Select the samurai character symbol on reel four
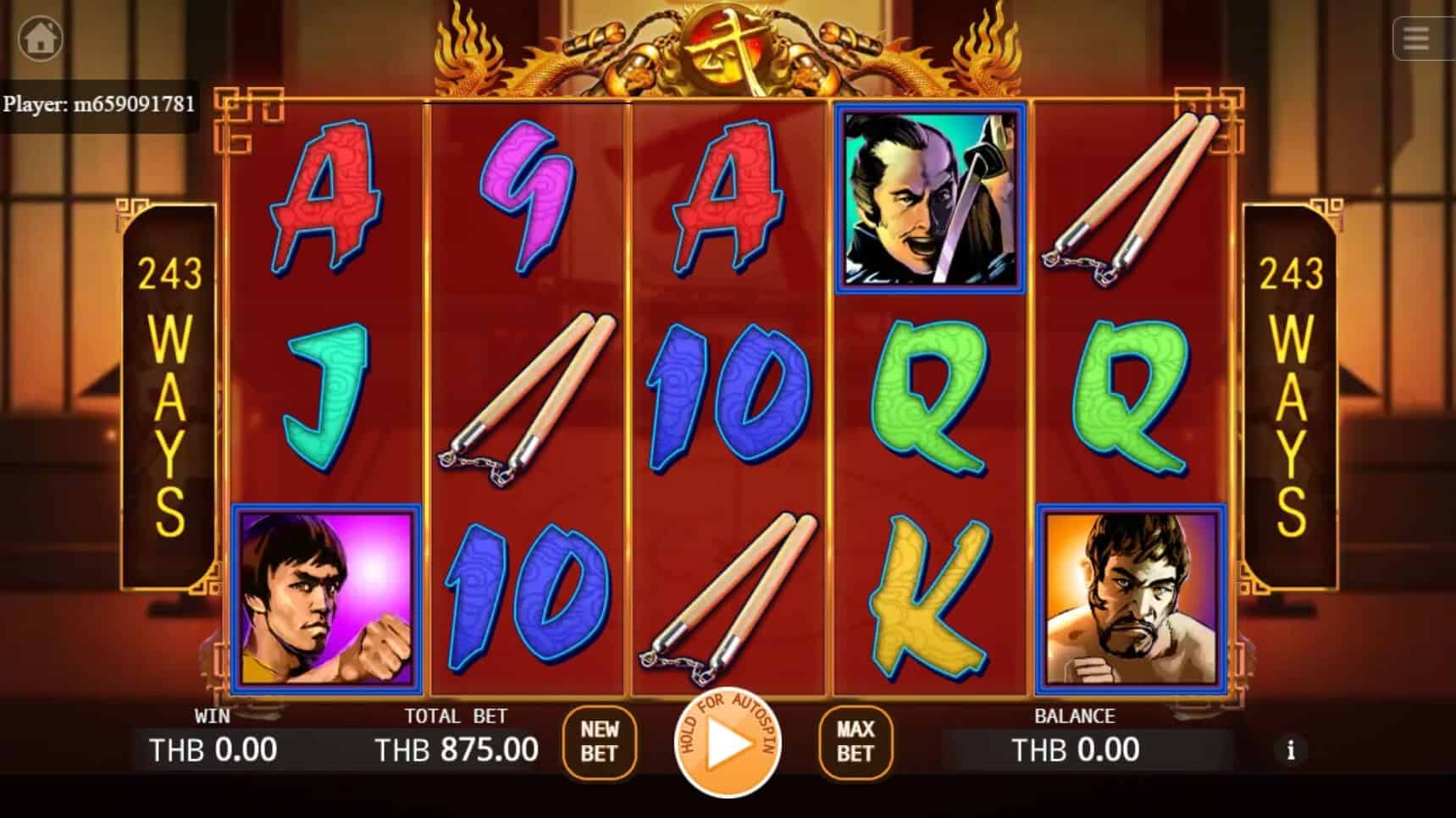This screenshot has width=1456, height=818. (x=928, y=196)
